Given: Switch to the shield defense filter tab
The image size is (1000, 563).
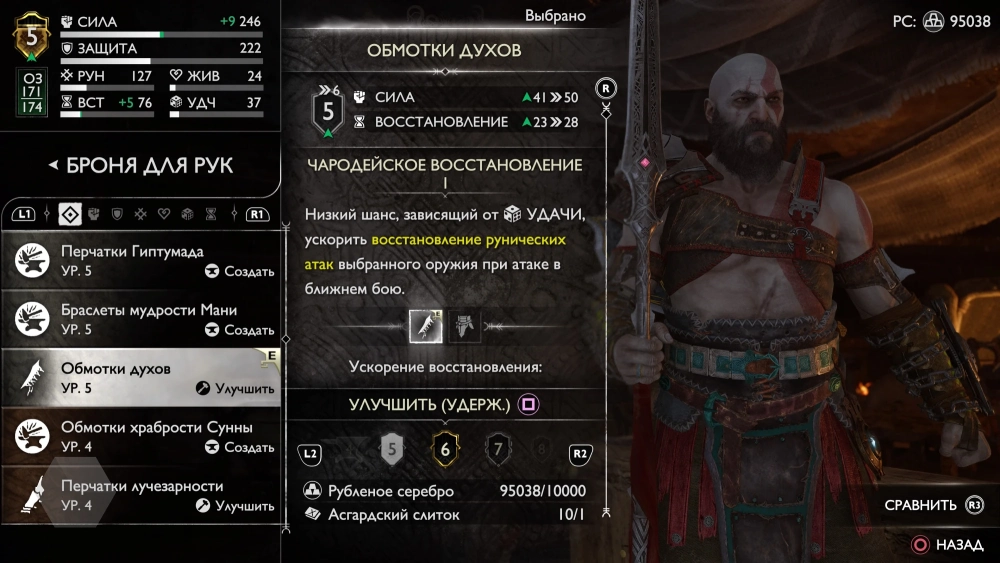Looking at the screenshot, I should click(x=117, y=214).
